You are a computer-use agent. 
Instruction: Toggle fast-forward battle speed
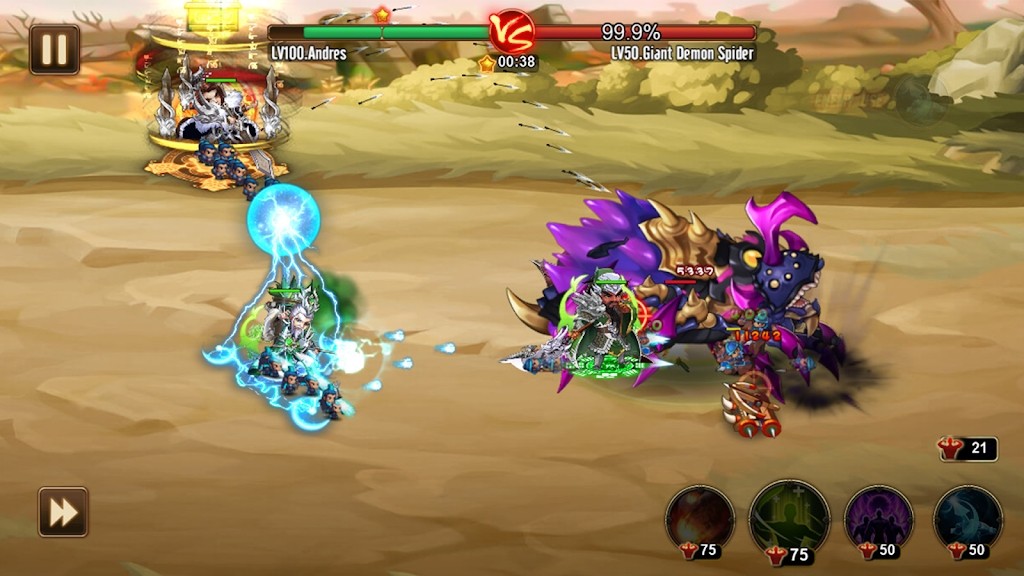click(63, 512)
